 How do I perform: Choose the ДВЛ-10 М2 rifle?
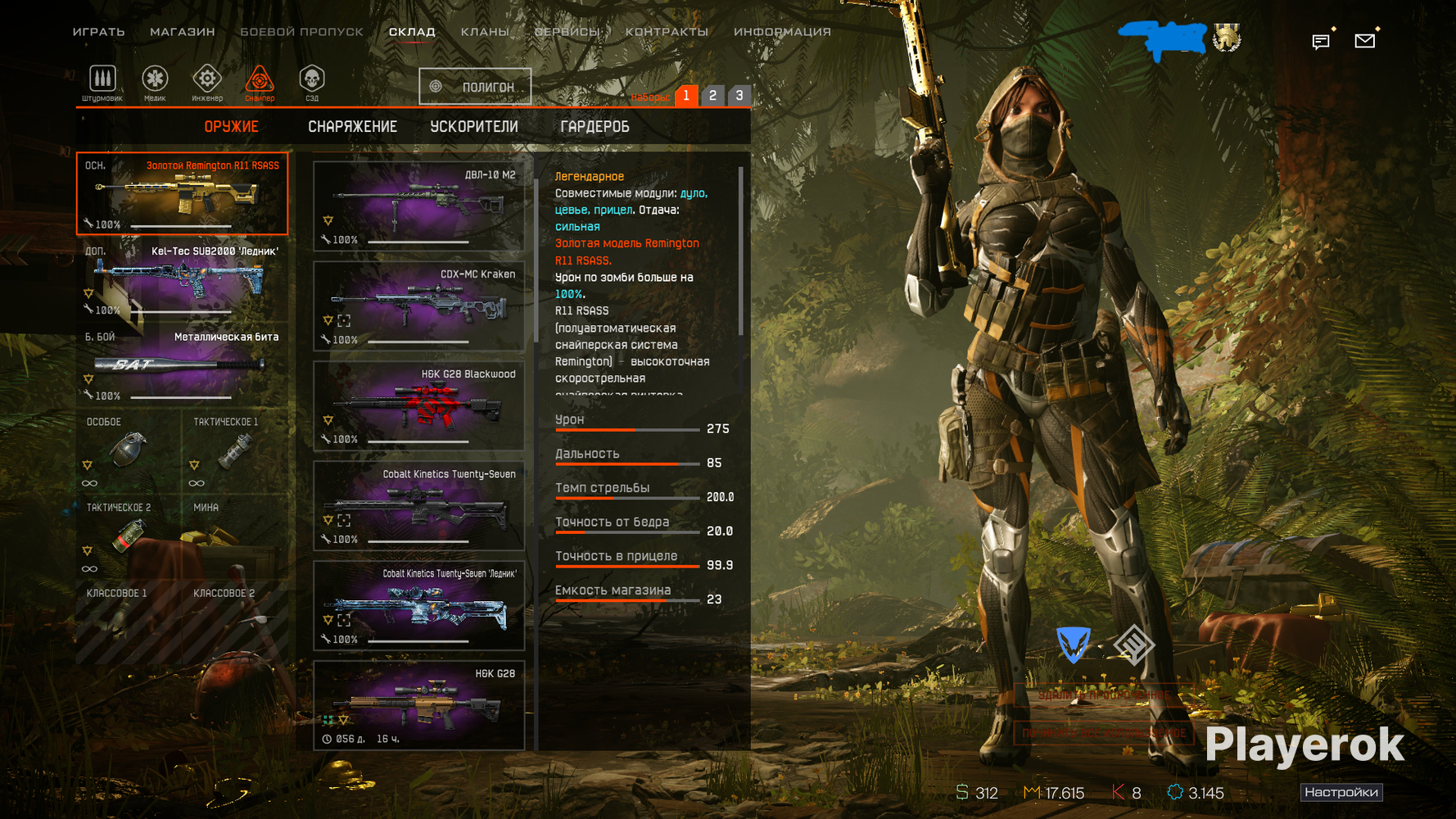click(x=418, y=206)
